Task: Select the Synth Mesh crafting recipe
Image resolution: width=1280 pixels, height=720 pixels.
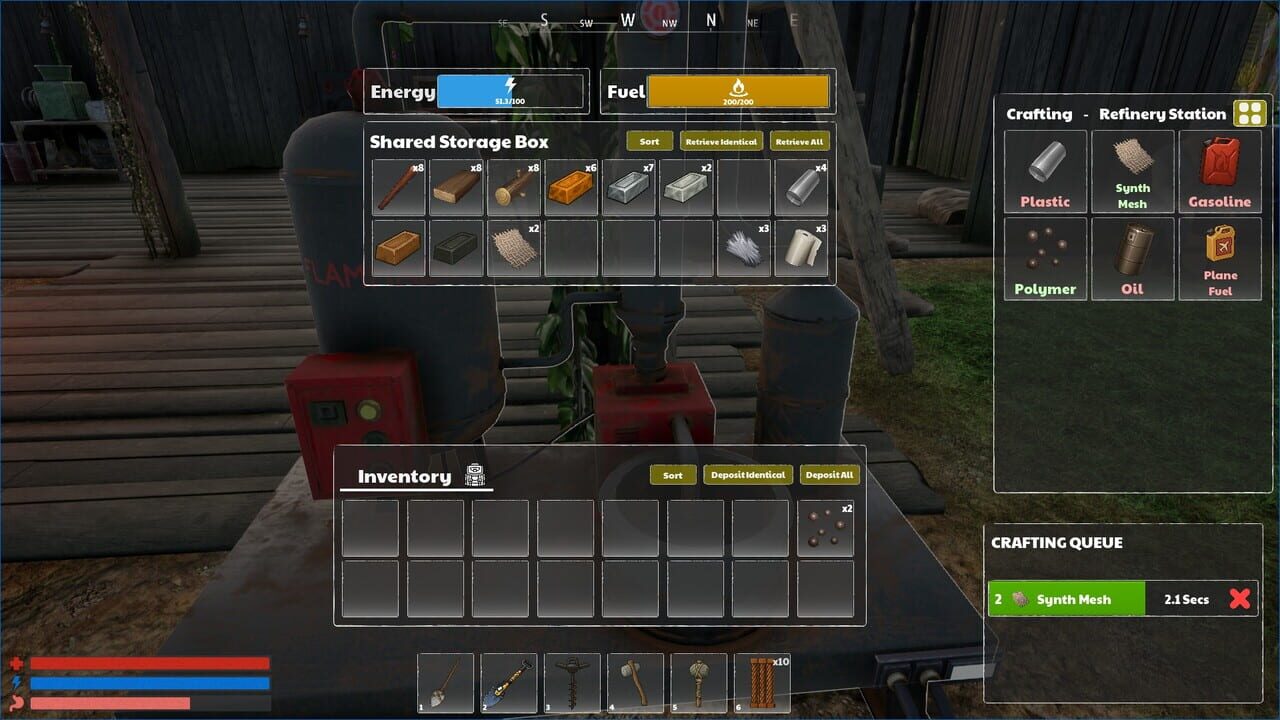Action: pyautogui.click(x=1133, y=172)
